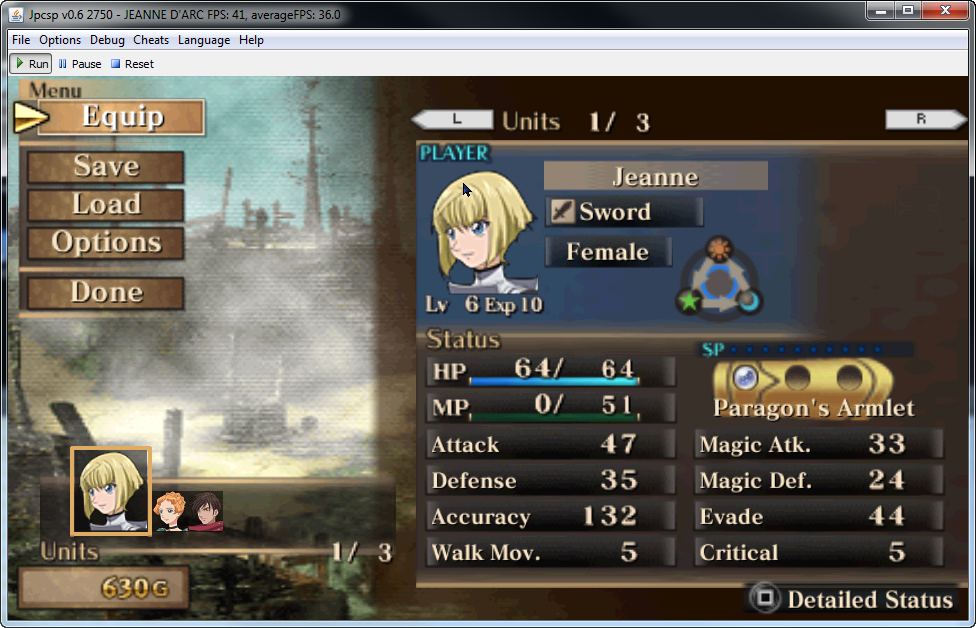Select the dark-haired unit portrait

click(205, 511)
